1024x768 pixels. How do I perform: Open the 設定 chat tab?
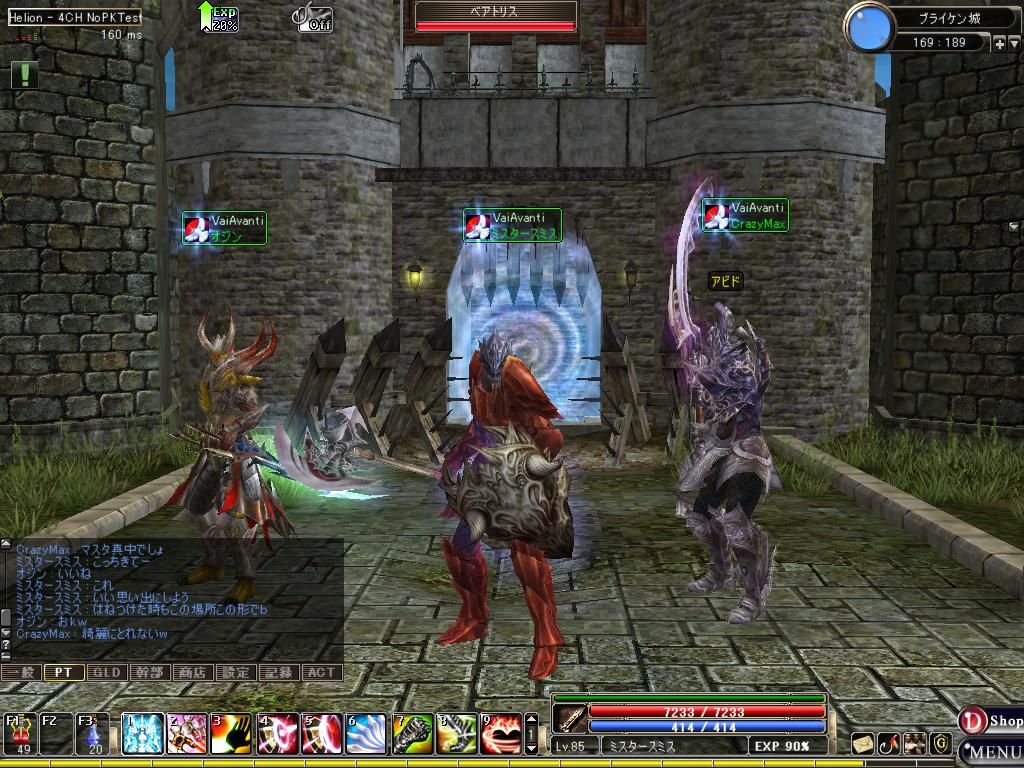pyautogui.click(x=235, y=673)
